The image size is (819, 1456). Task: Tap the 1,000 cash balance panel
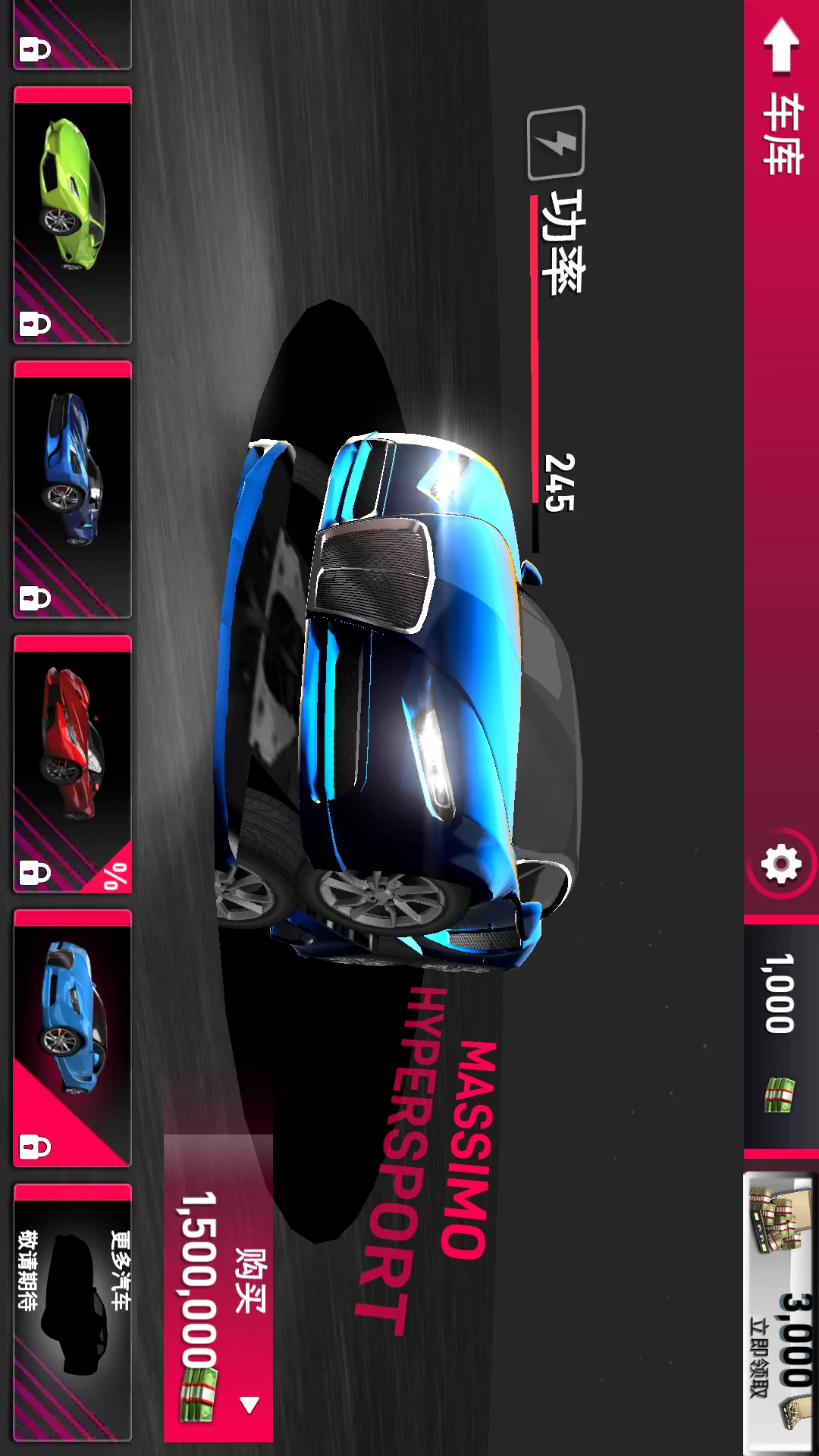pos(780,1033)
